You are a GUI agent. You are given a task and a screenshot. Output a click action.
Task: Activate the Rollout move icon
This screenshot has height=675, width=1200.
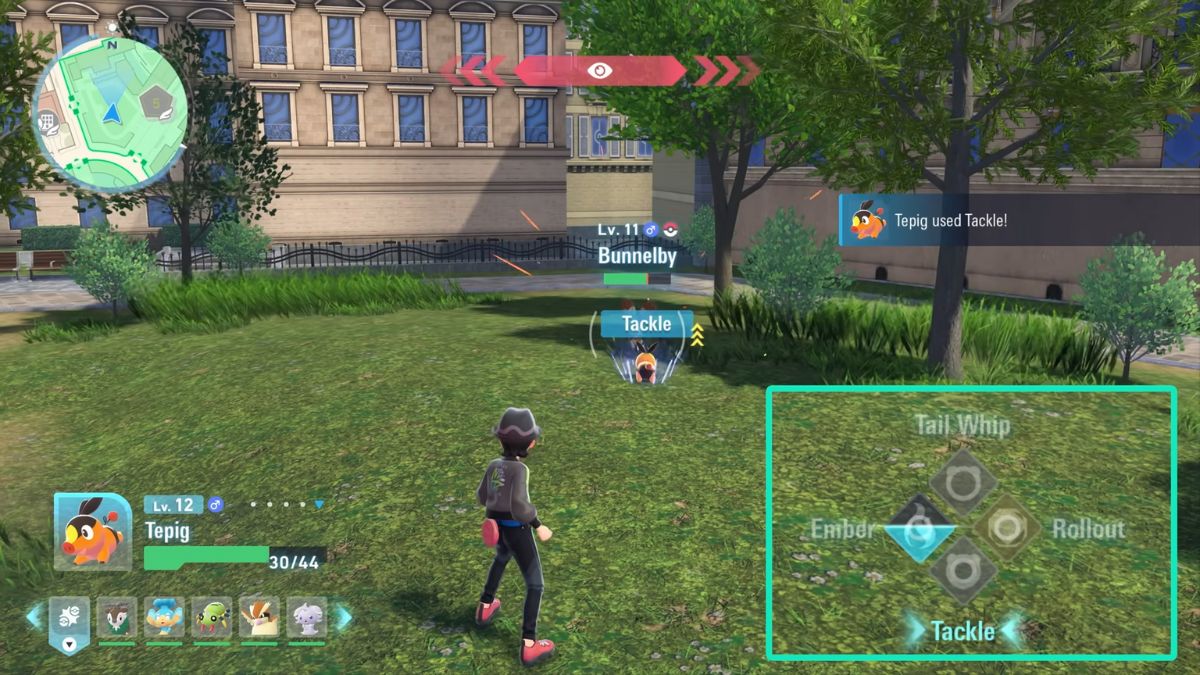[1007, 527]
